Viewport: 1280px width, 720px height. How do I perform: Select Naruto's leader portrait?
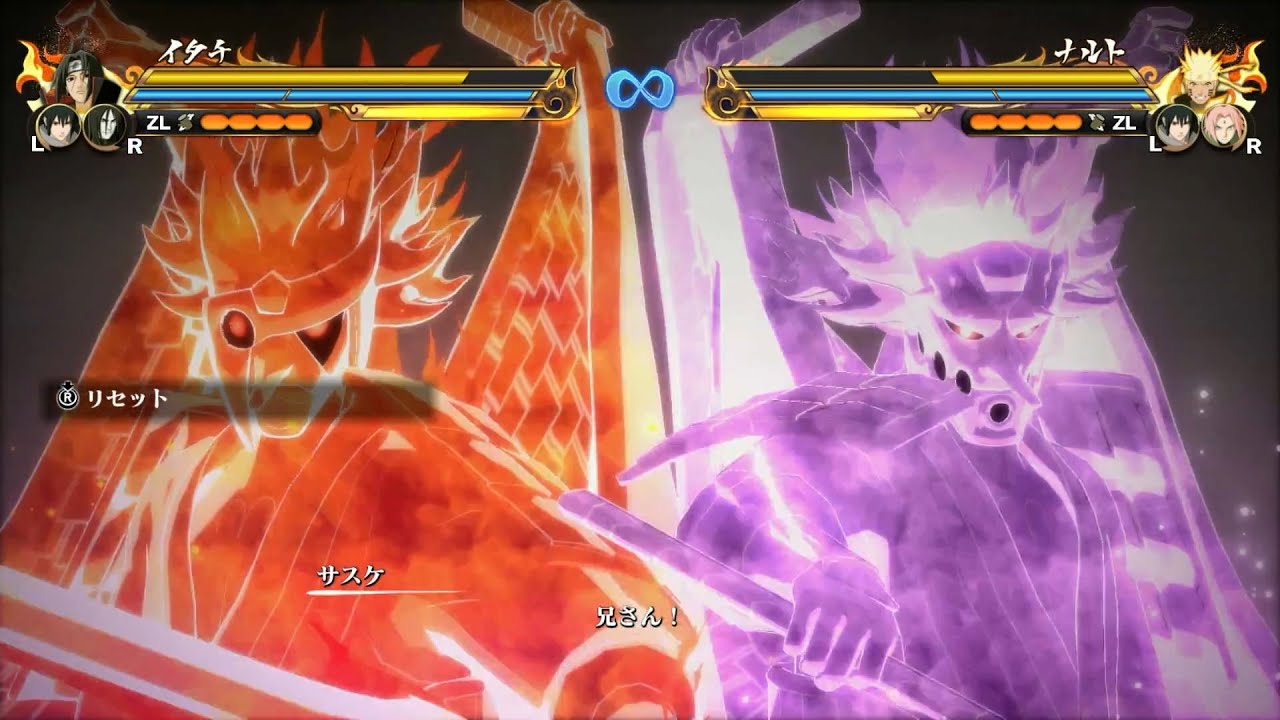click(x=1204, y=75)
